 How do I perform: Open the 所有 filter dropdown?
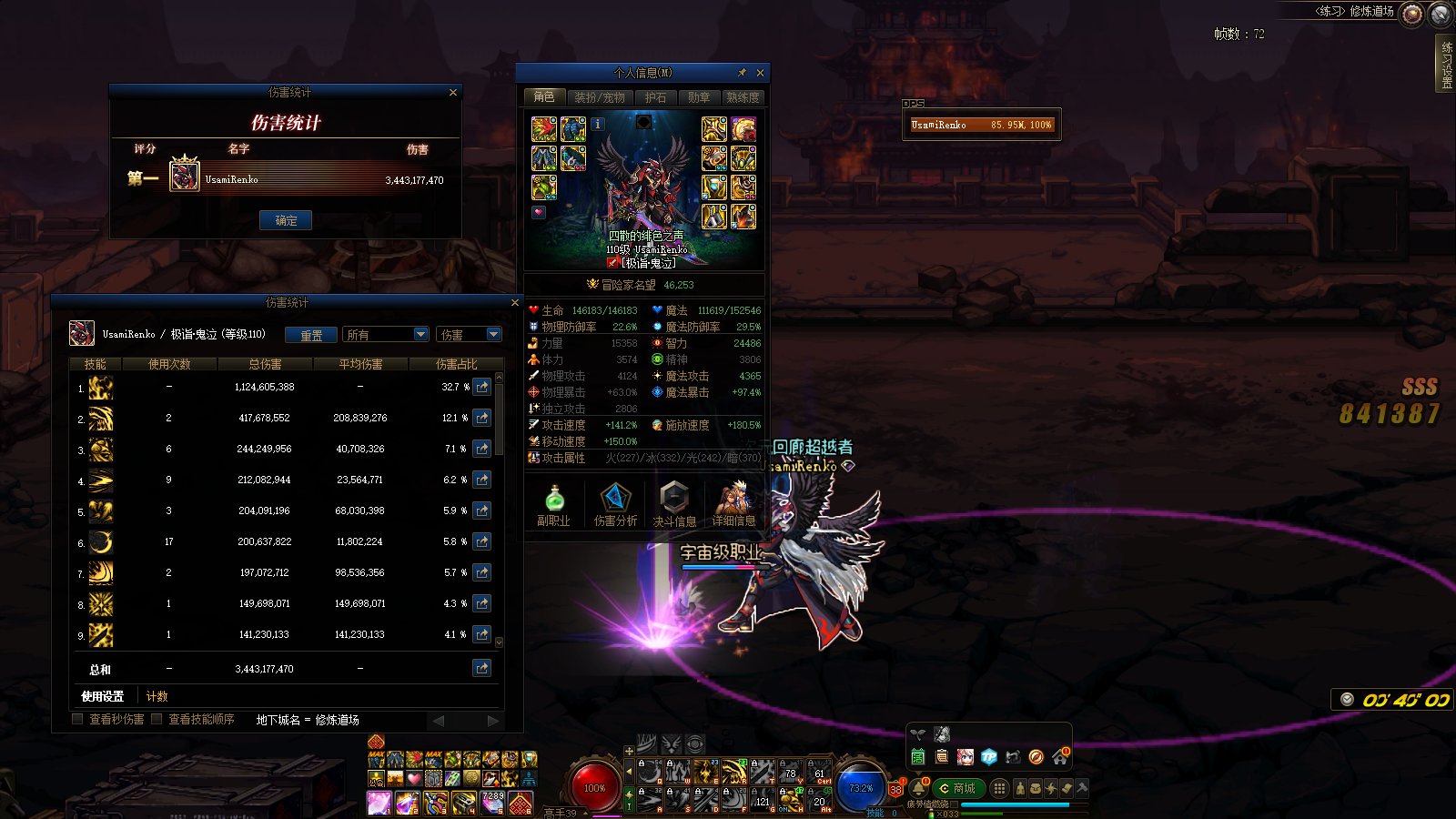(420, 335)
